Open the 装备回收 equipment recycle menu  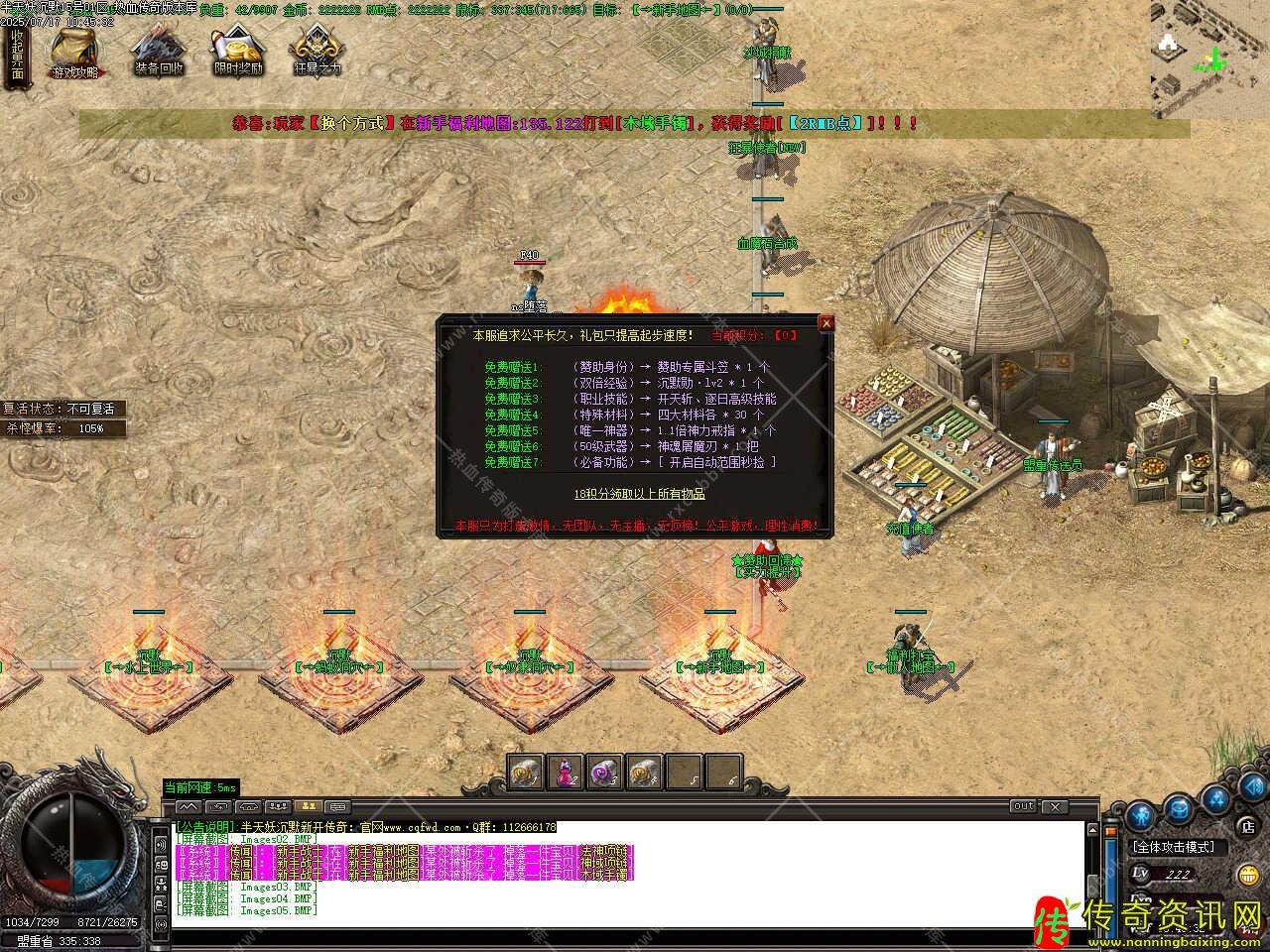[x=159, y=52]
